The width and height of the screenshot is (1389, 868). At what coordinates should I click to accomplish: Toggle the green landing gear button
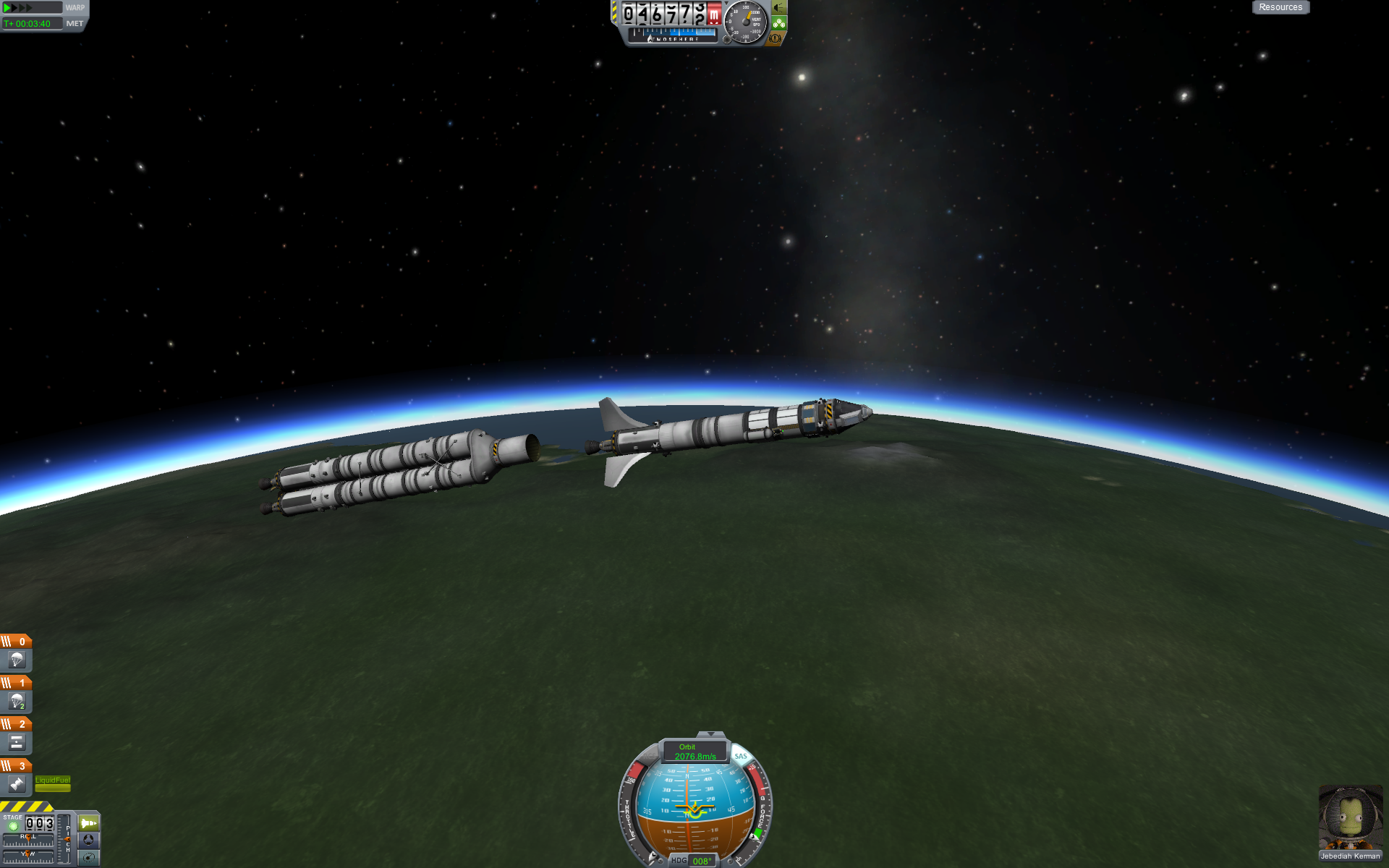[x=779, y=23]
